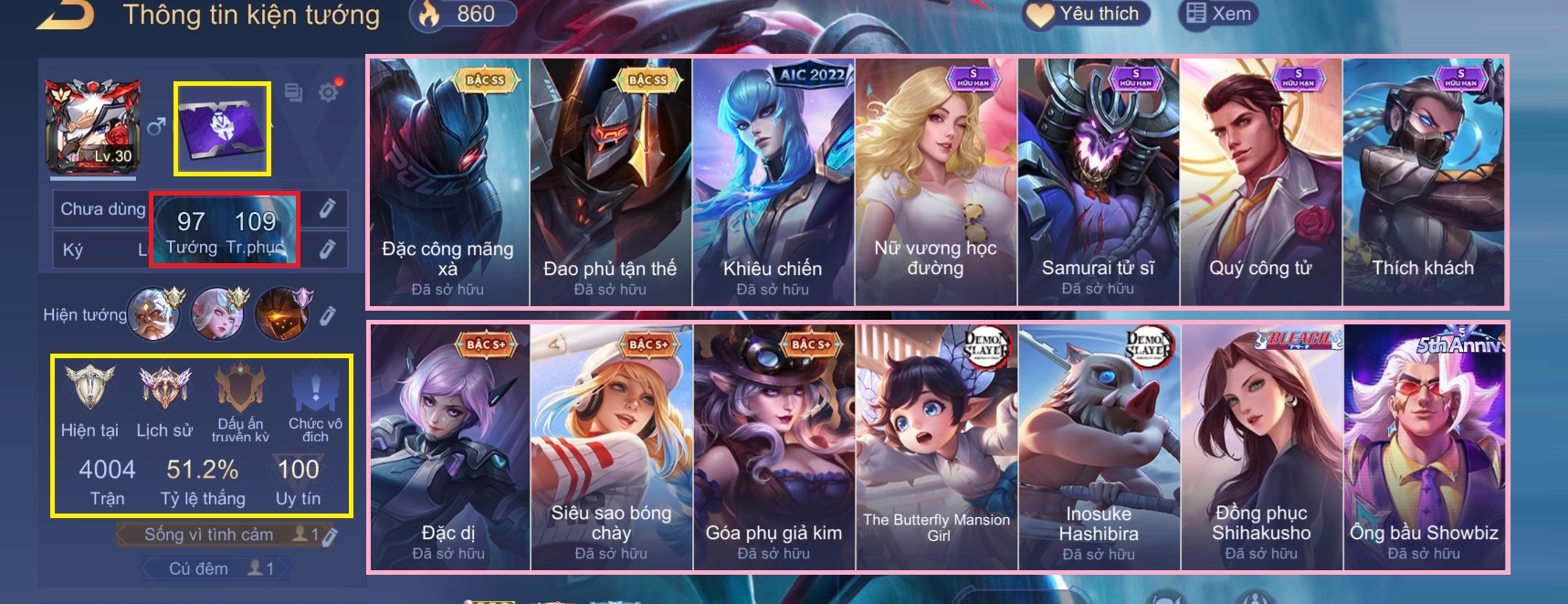Choose the Quý công tử skin

coord(1260,182)
